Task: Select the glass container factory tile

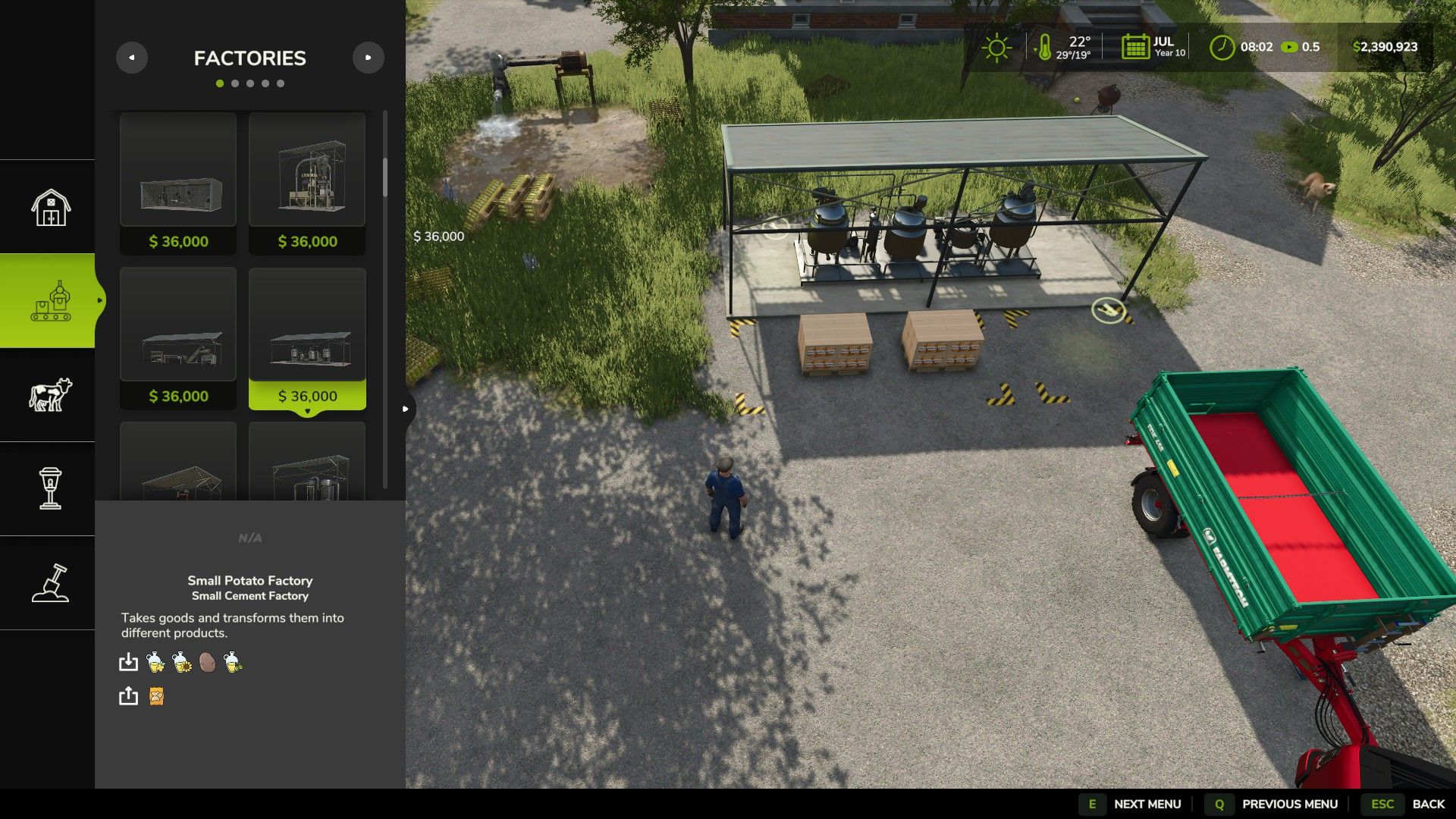Action: pos(178,183)
